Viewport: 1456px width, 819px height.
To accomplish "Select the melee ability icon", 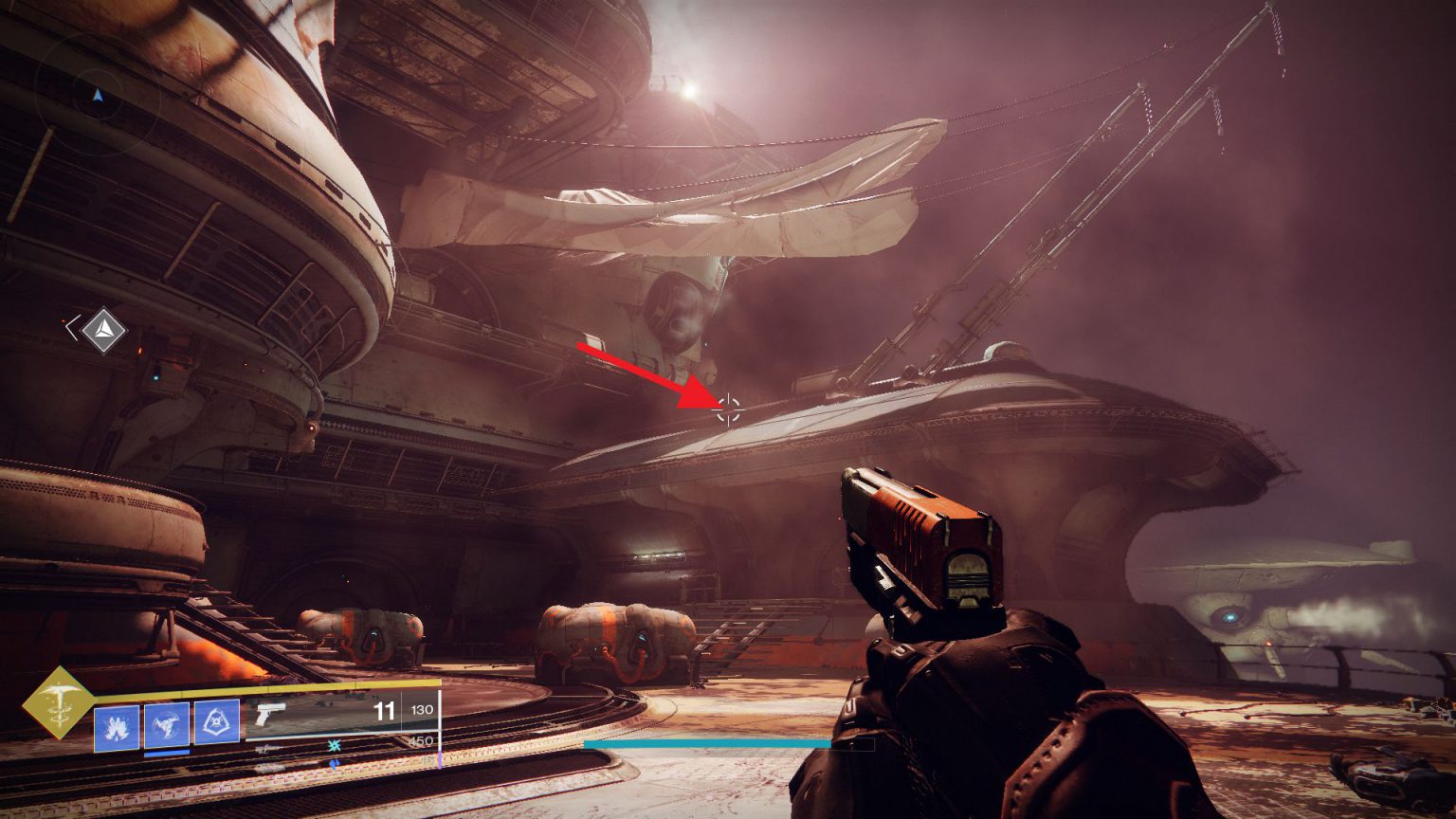I will point(167,722).
